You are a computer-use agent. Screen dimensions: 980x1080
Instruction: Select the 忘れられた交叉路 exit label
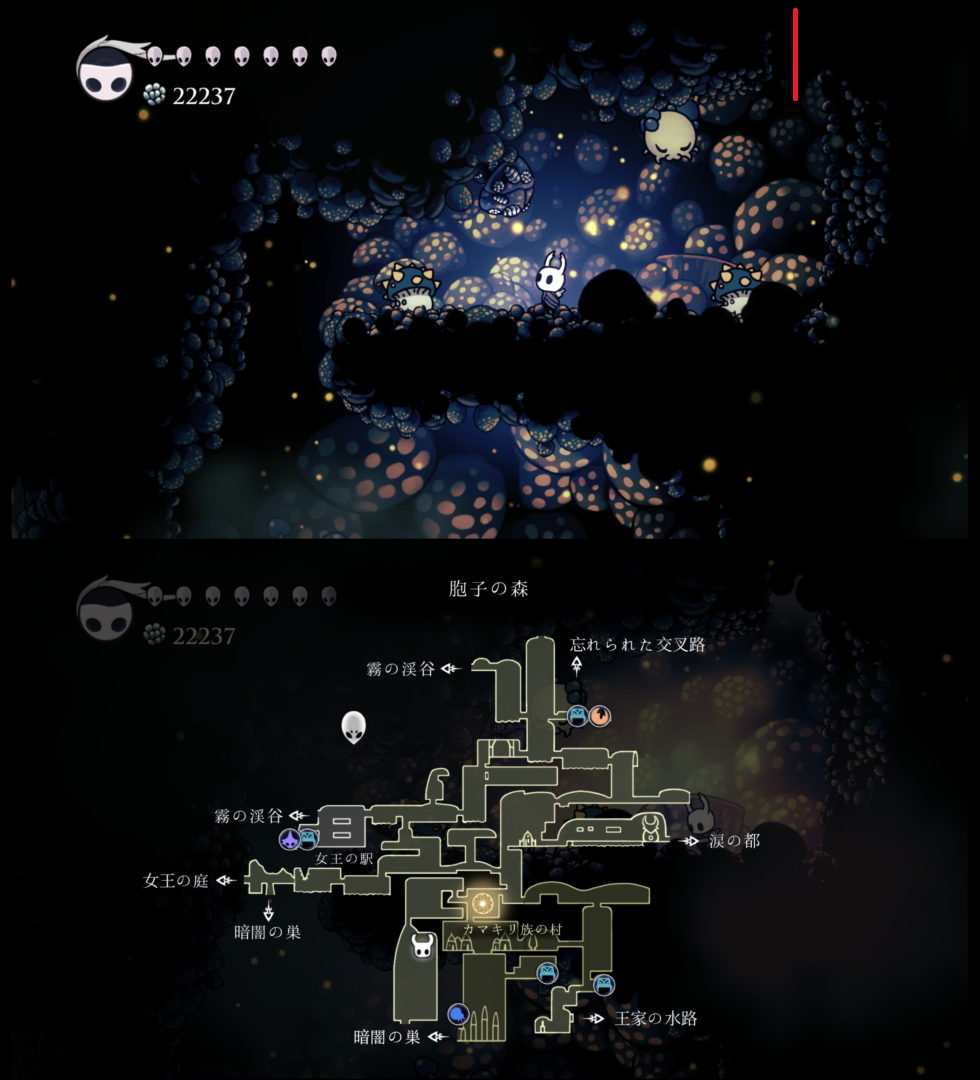tap(637, 645)
